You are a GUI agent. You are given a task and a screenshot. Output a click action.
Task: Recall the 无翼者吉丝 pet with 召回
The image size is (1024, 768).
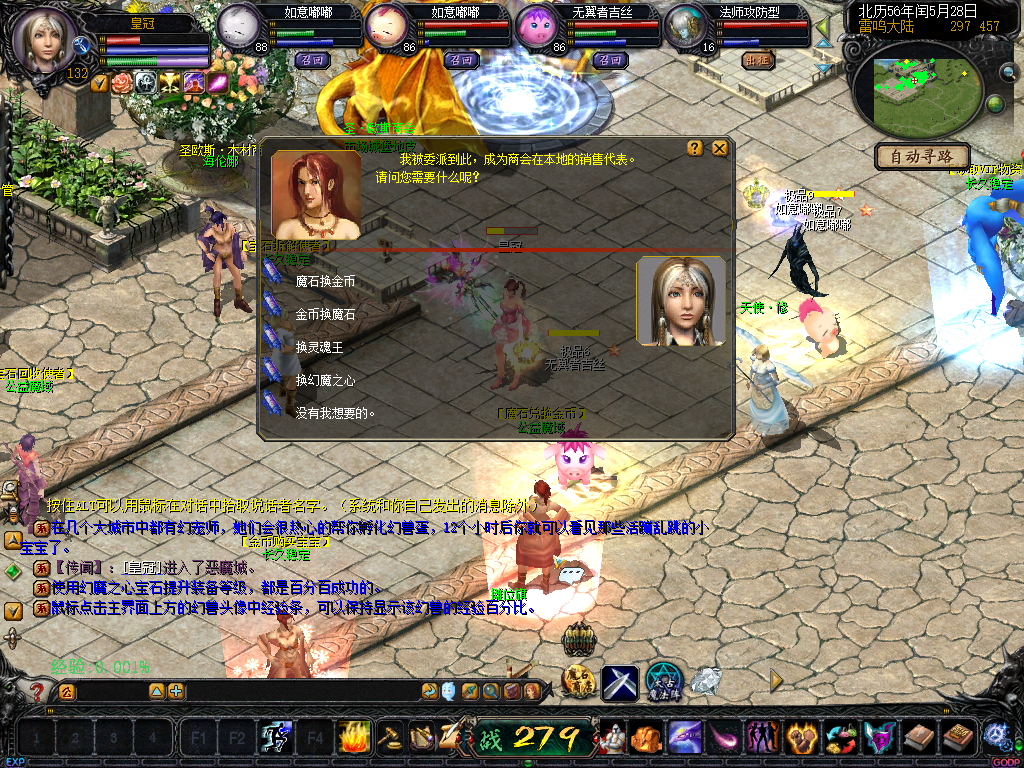coord(609,60)
